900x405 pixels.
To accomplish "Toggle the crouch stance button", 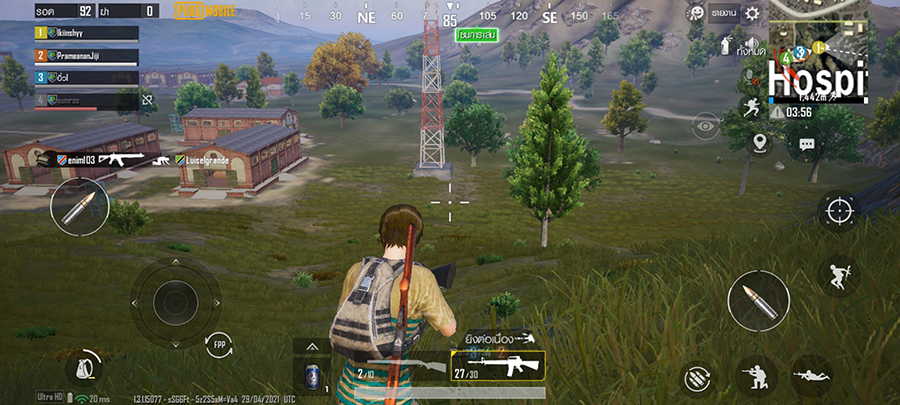I will click(x=751, y=378).
